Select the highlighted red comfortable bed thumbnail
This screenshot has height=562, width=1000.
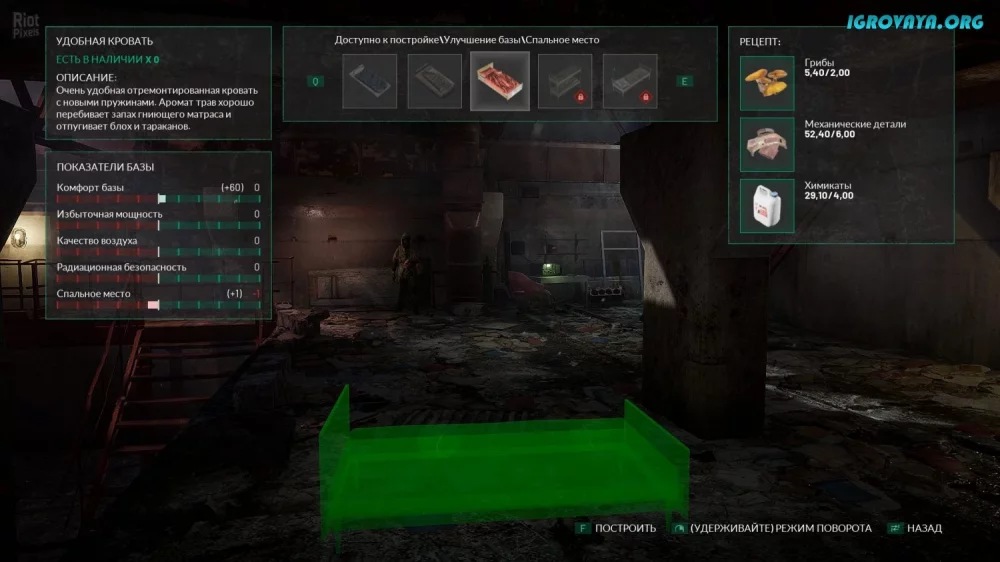point(500,81)
